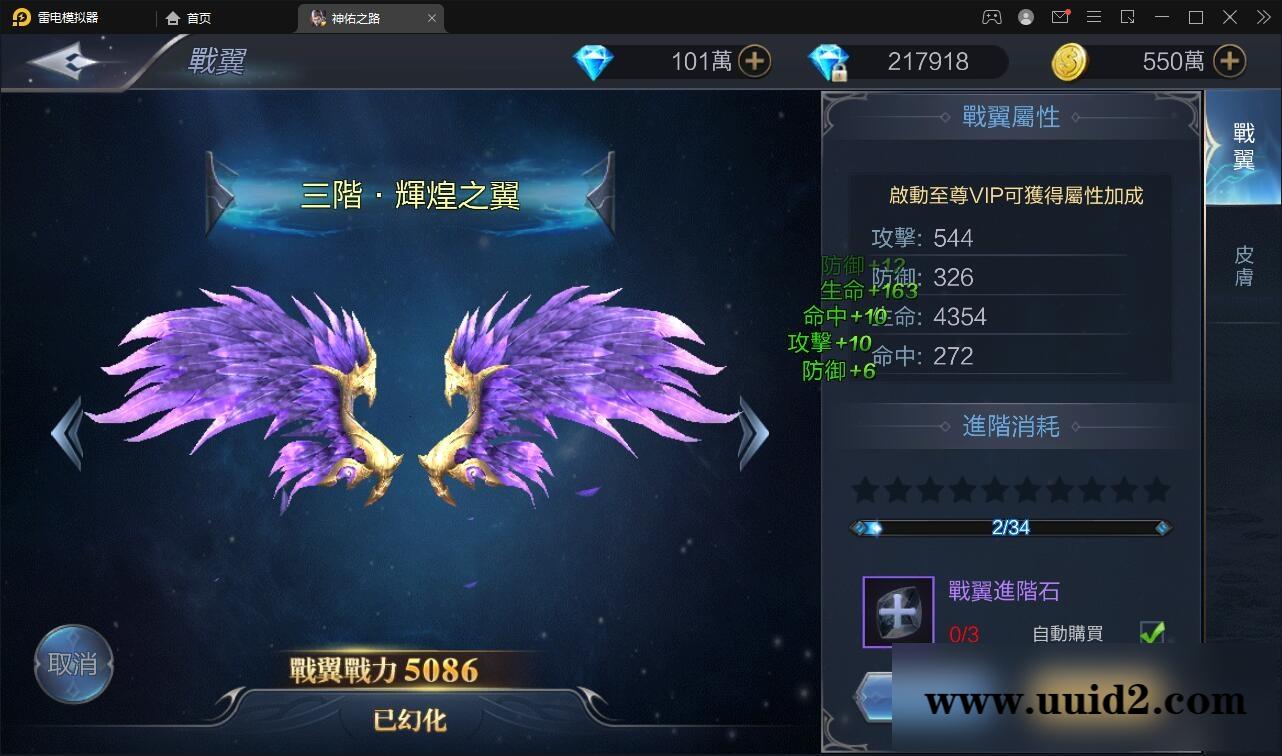Viewport: 1282px width, 756px height.
Task: Open the diamond recharge plus icon
Action: [x=757, y=61]
